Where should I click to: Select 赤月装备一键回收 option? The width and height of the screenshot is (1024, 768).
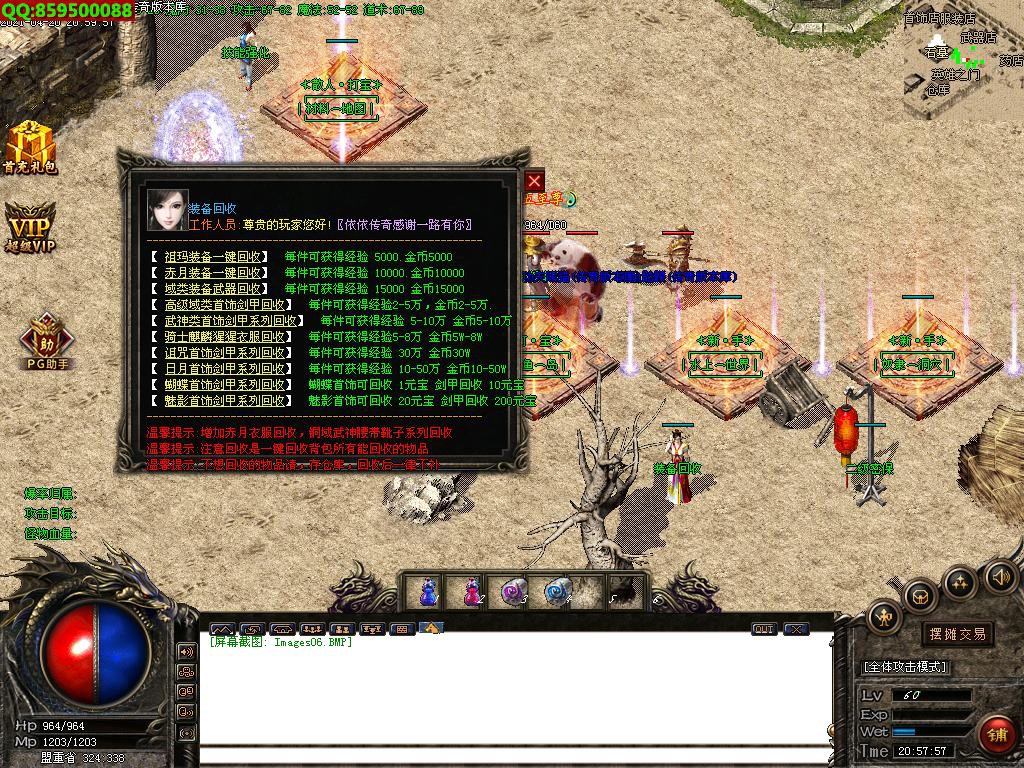click(x=213, y=273)
